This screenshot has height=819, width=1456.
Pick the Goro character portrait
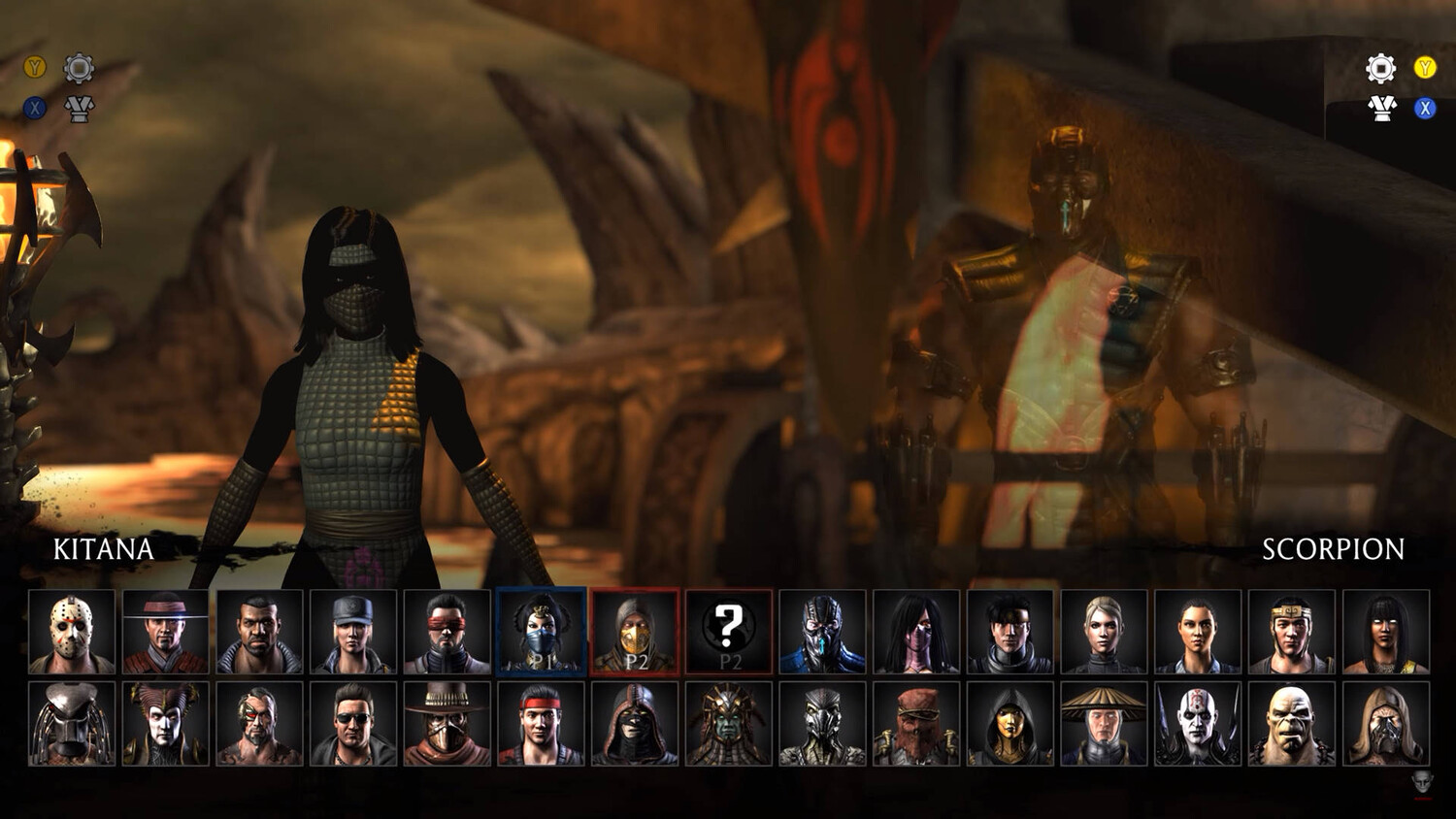pyautogui.click(x=1291, y=724)
